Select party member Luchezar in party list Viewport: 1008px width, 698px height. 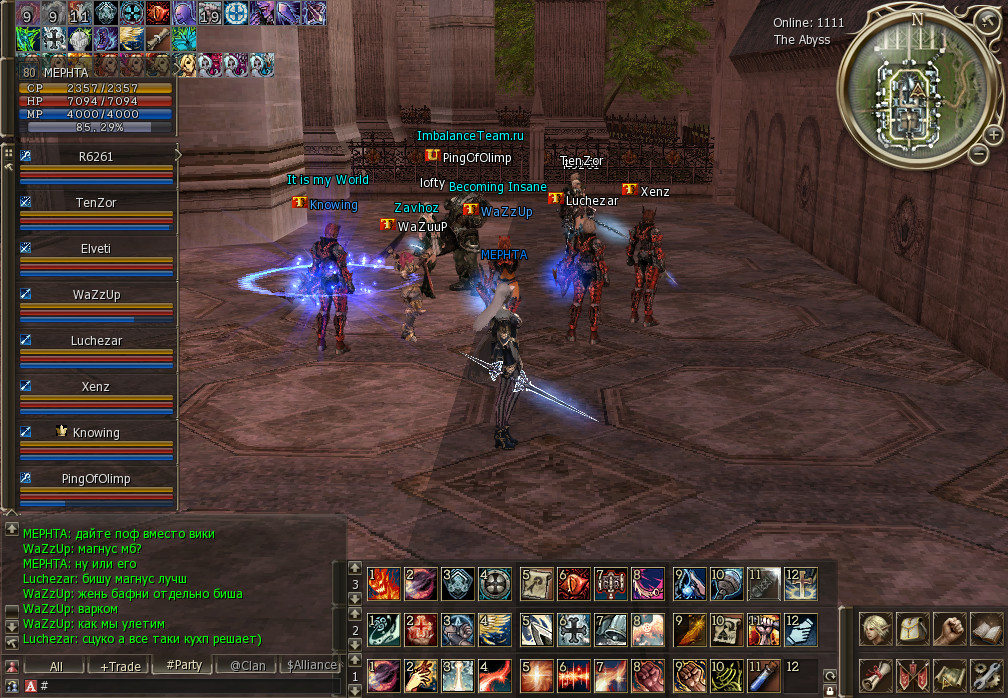(x=96, y=341)
